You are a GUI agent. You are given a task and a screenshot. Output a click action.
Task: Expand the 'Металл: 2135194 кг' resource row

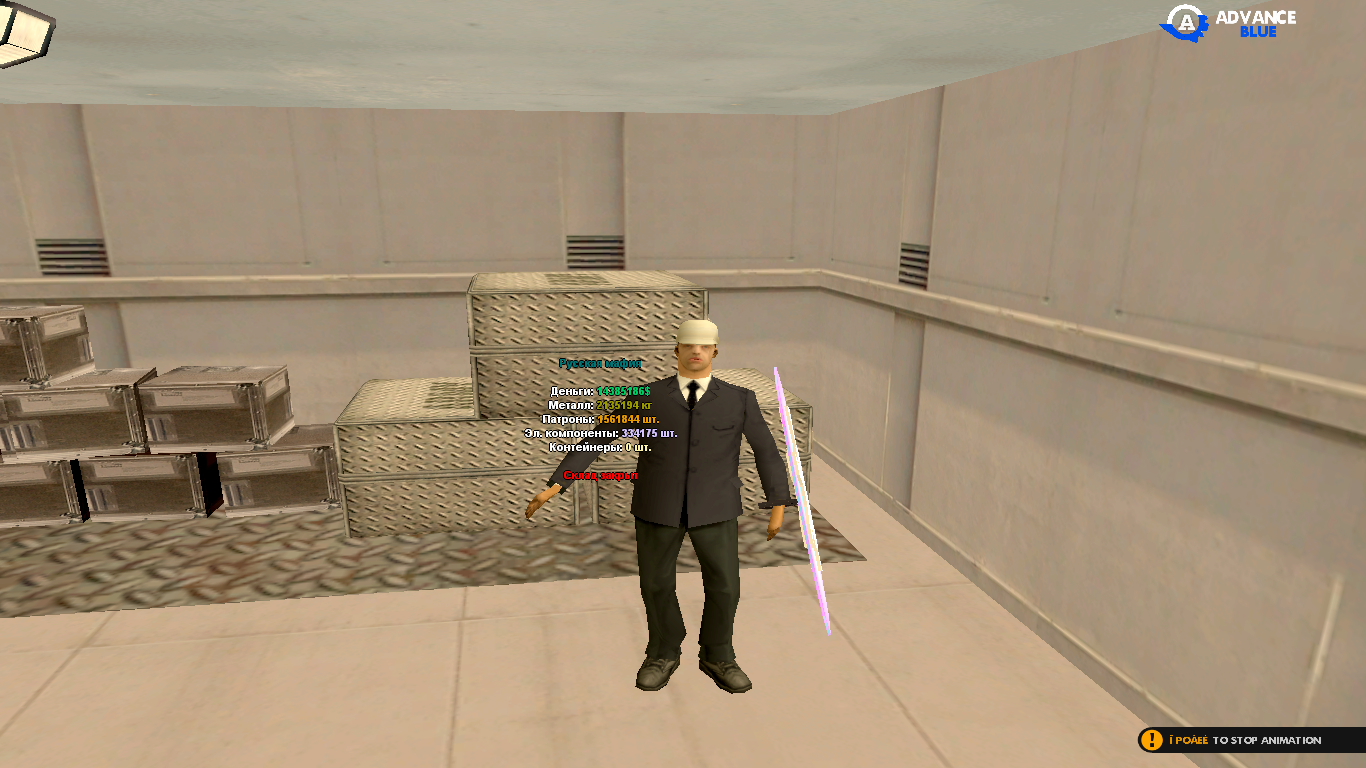(598, 407)
